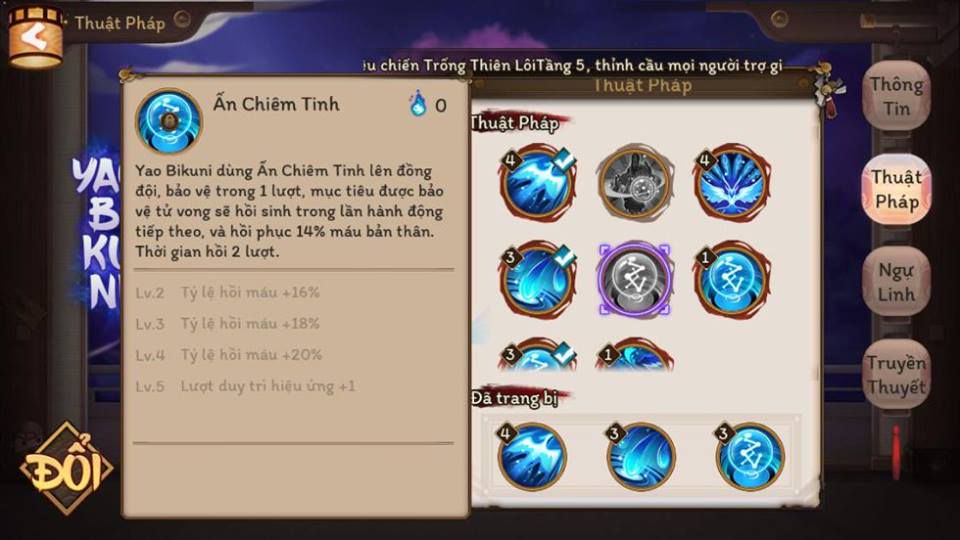Switch to the Ngự Linh tab

pyautogui.click(x=896, y=283)
